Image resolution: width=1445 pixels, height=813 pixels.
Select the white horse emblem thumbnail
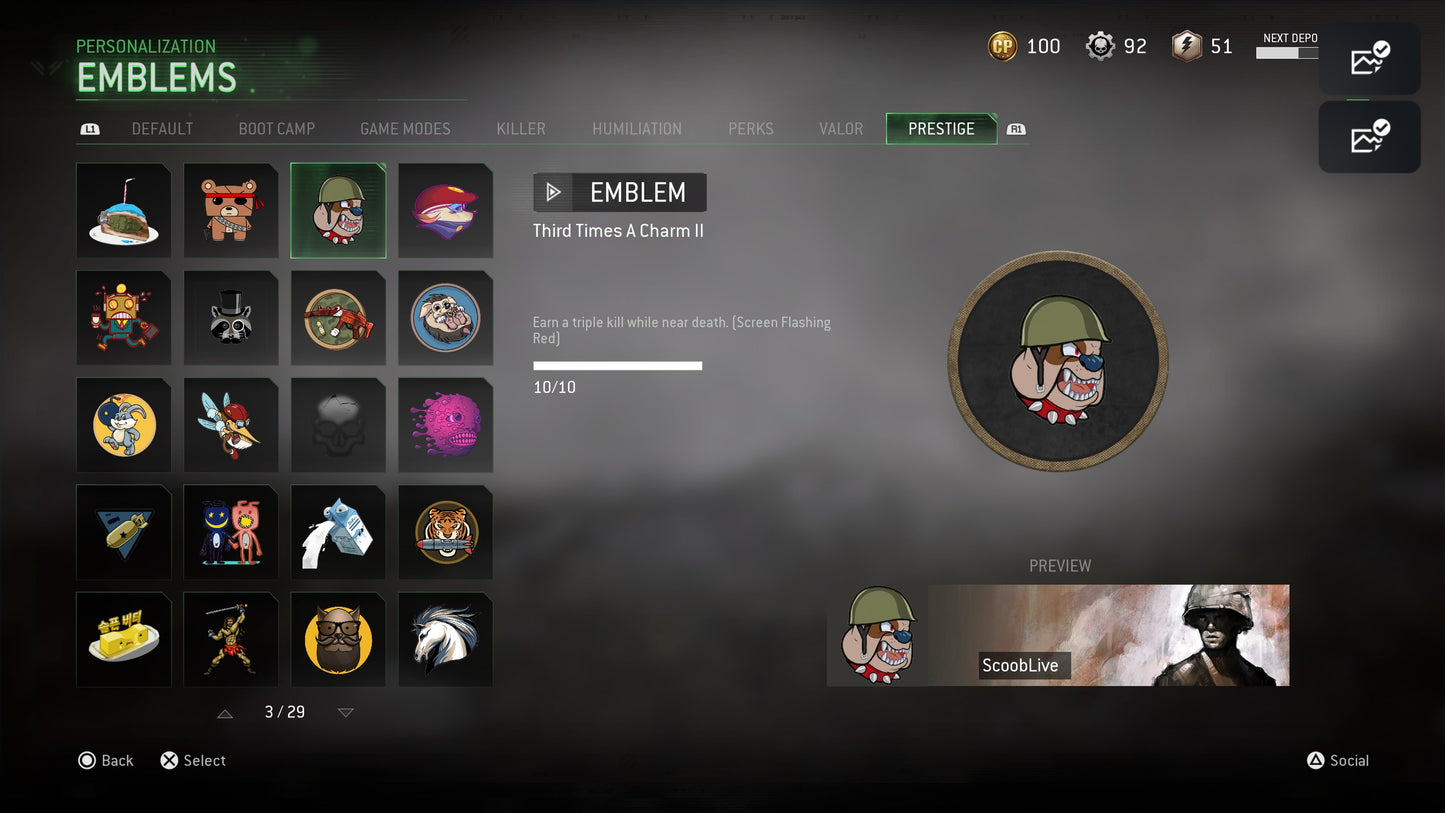(445, 639)
